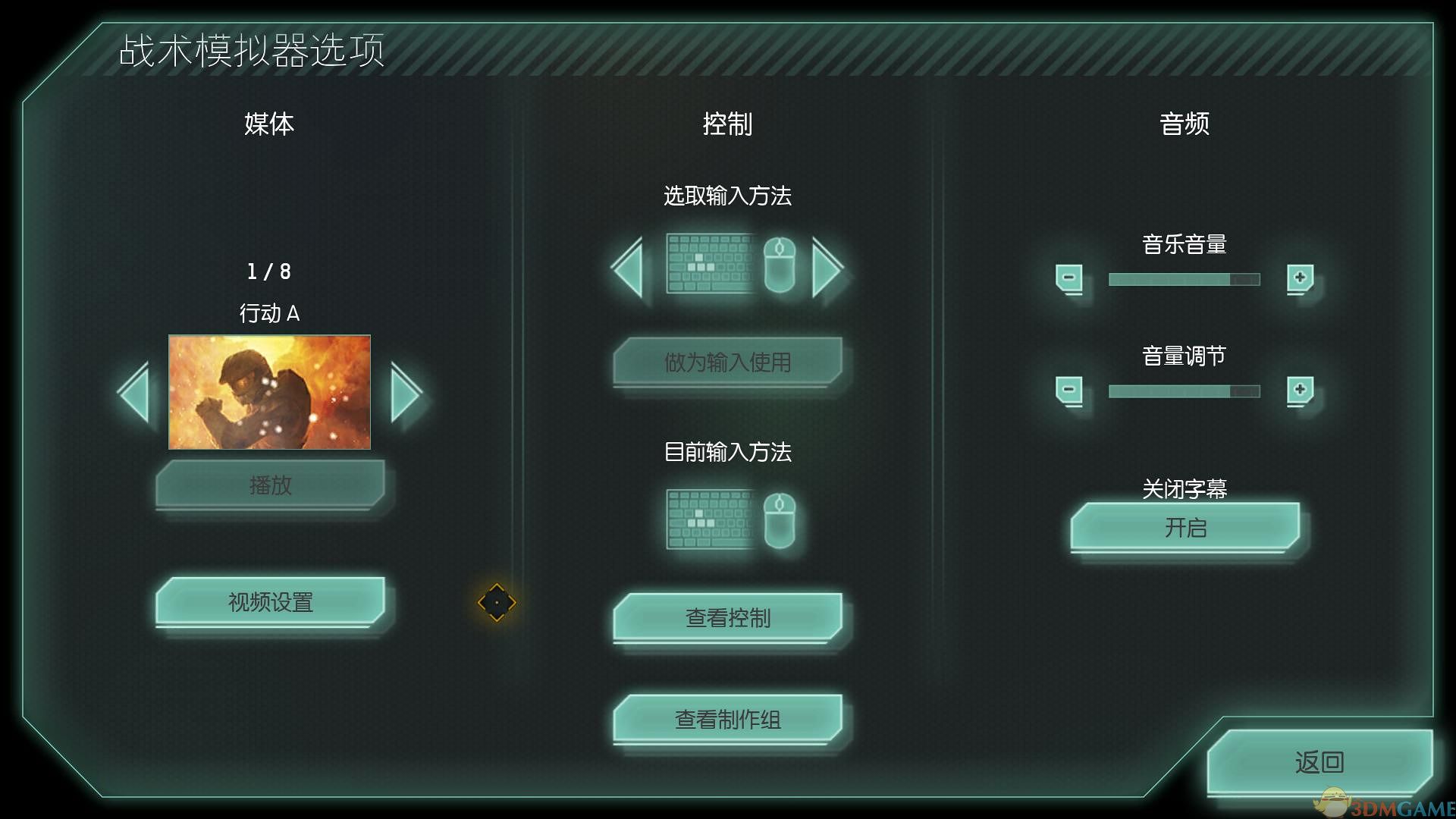Select the 媒体 column header
The width and height of the screenshot is (1456, 819).
(x=267, y=124)
